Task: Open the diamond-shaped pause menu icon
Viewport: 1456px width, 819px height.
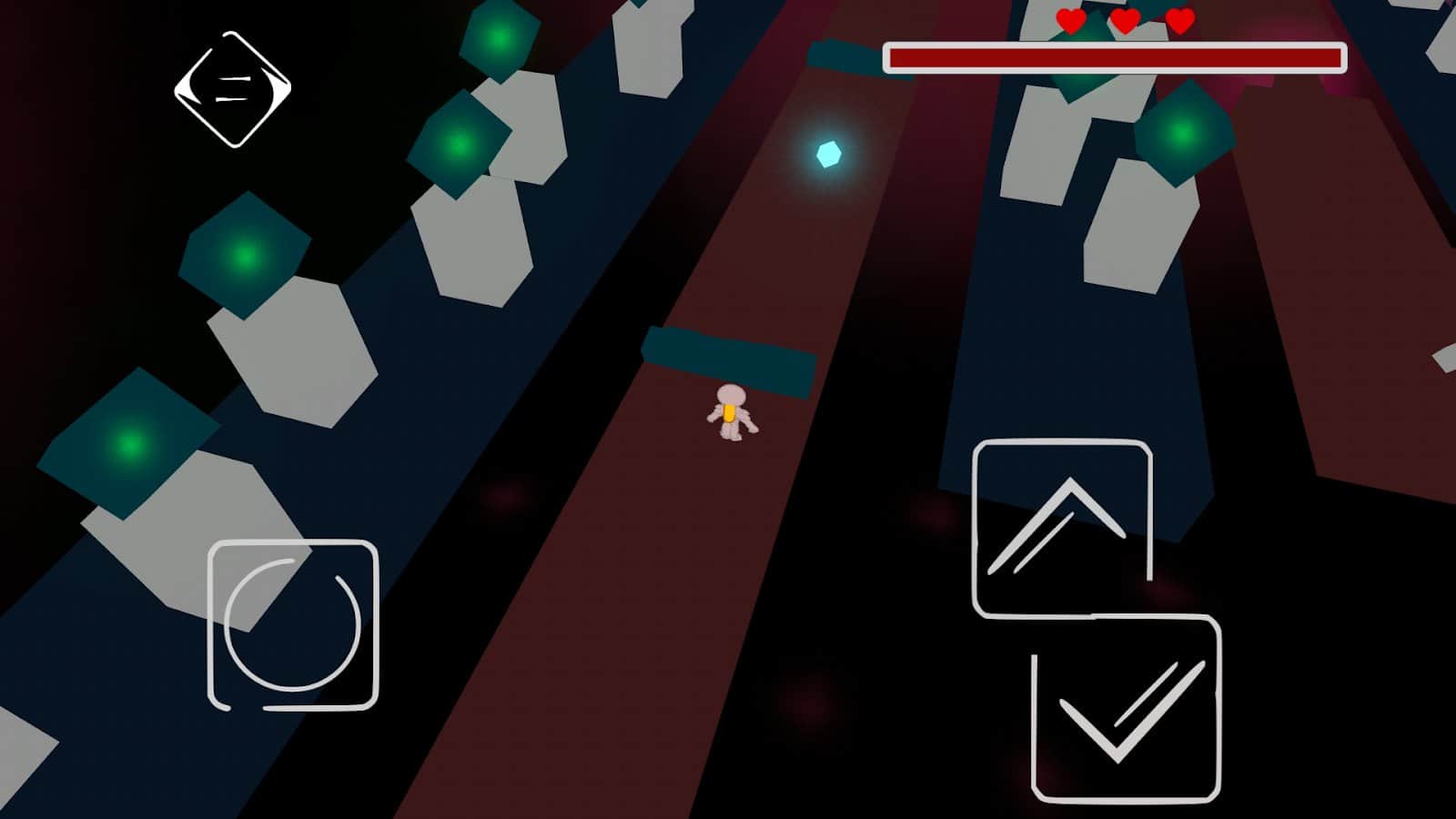Action: coord(233,89)
